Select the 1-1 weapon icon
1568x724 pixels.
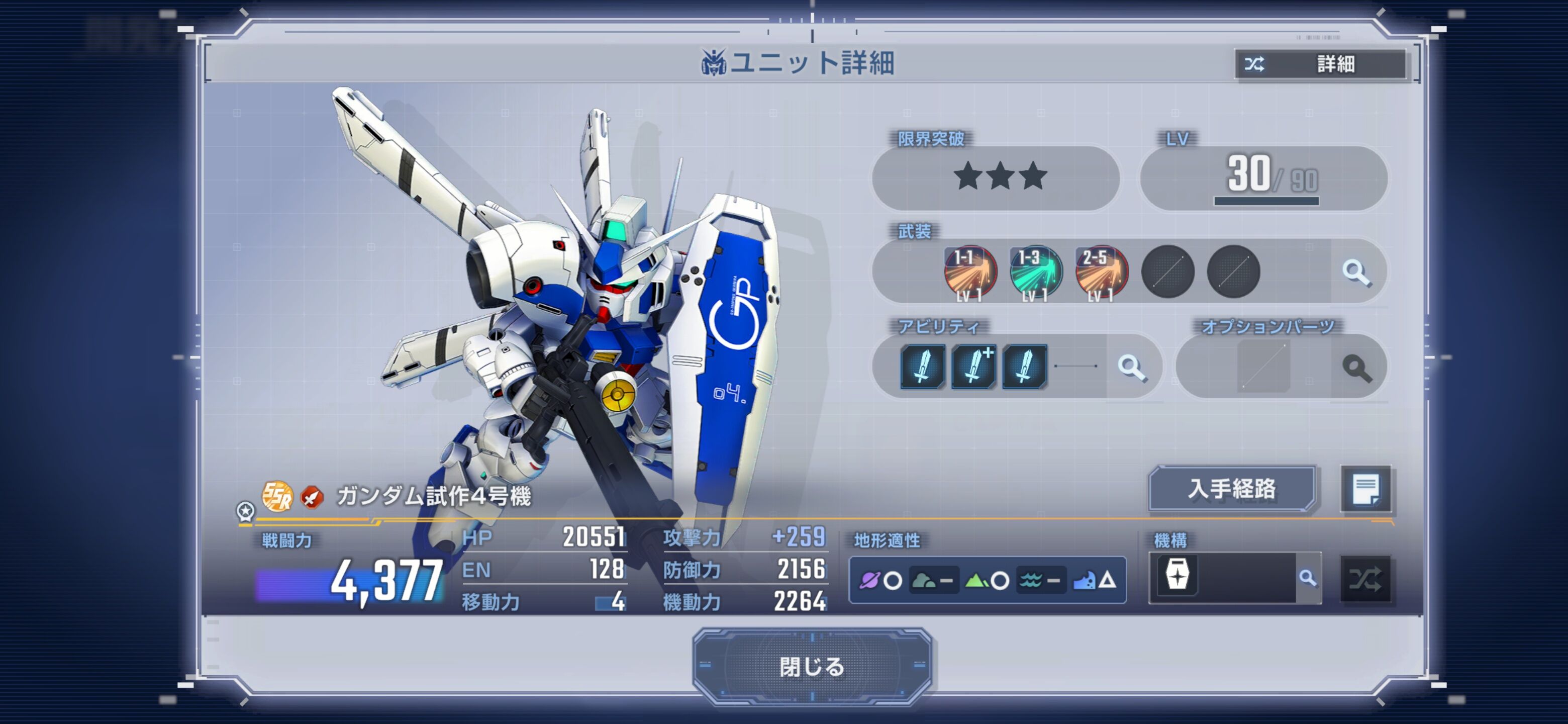click(969, 272)
